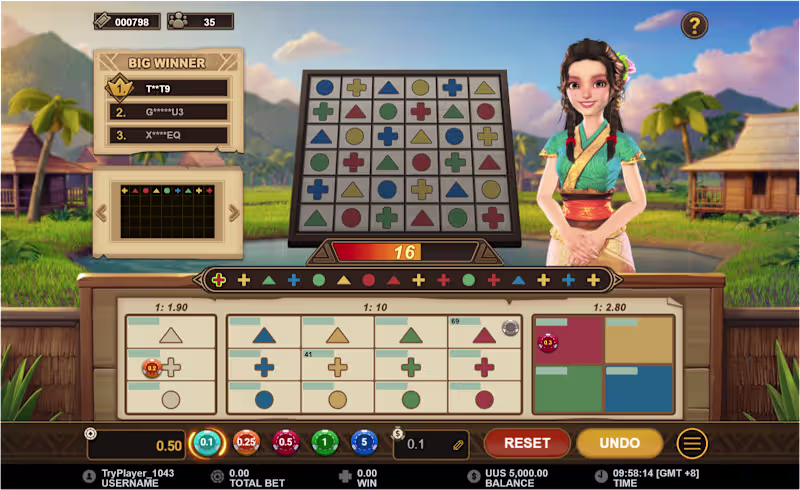The width and height of the screenshot is (800, 490).
Task: Choose the blue 5 chip
Action: [x=364, y=443]
